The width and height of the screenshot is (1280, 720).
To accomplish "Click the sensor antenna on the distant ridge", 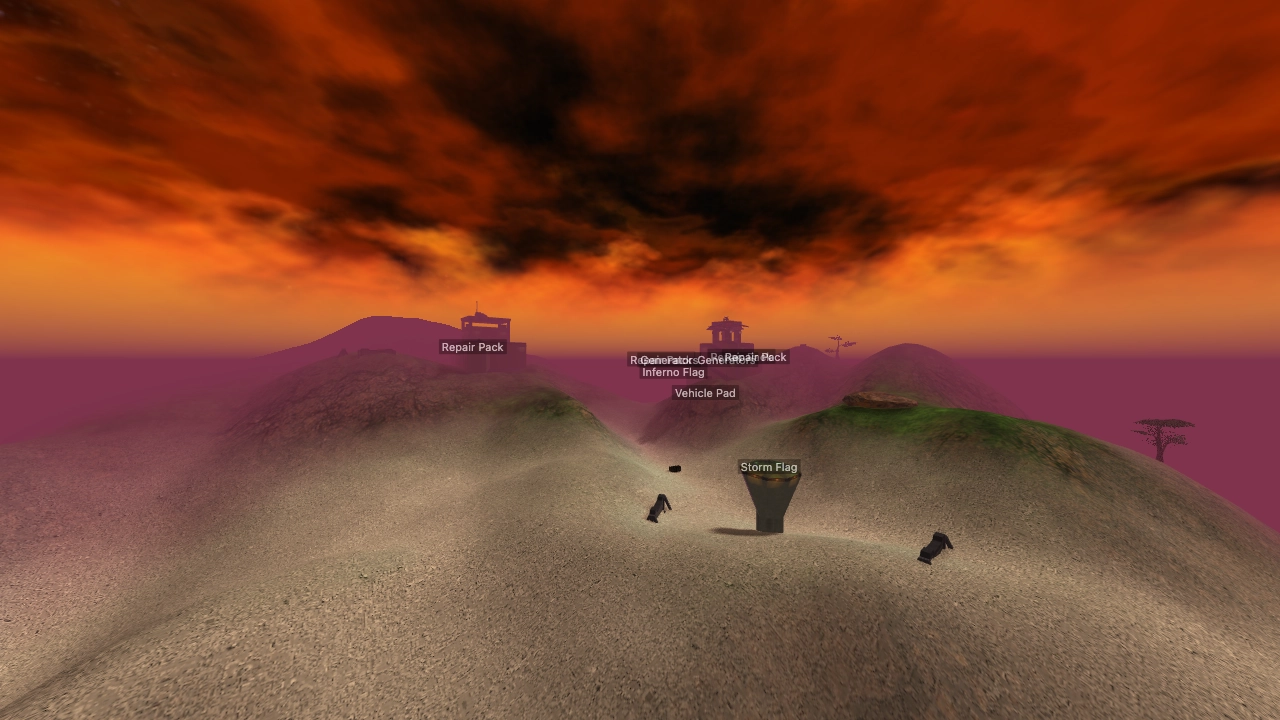I will (x=836, y=344).
